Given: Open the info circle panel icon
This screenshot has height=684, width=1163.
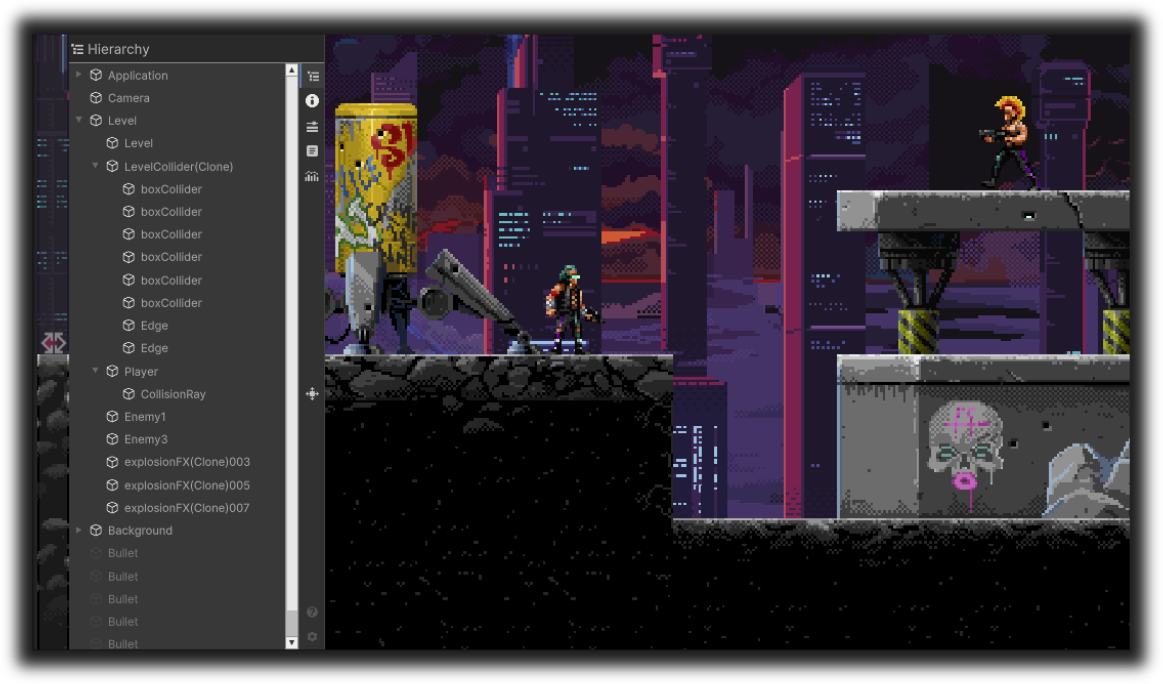Looking at the screenshot, I should tap(312, 101).
